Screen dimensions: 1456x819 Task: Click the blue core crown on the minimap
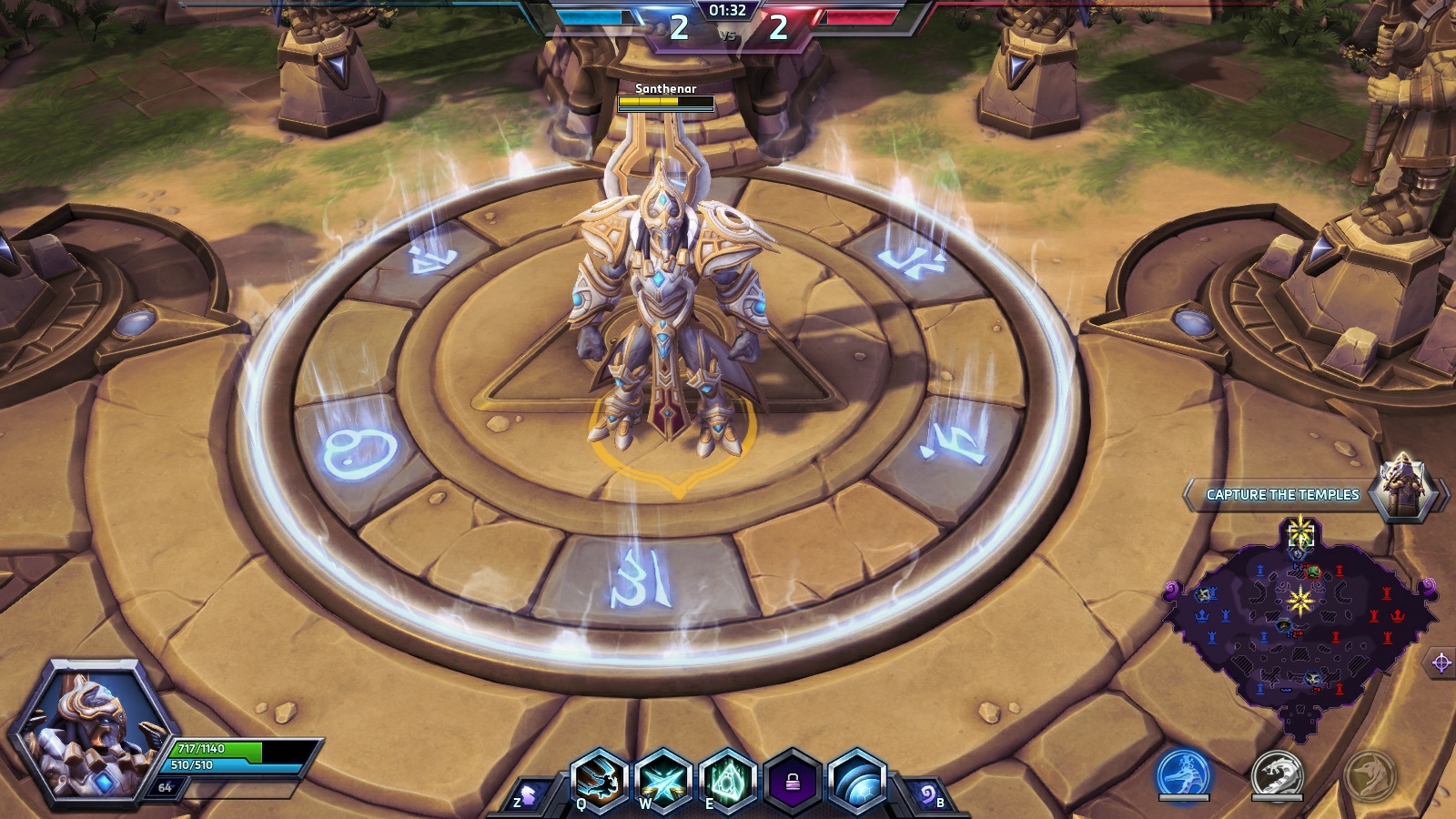point(1203,616)
